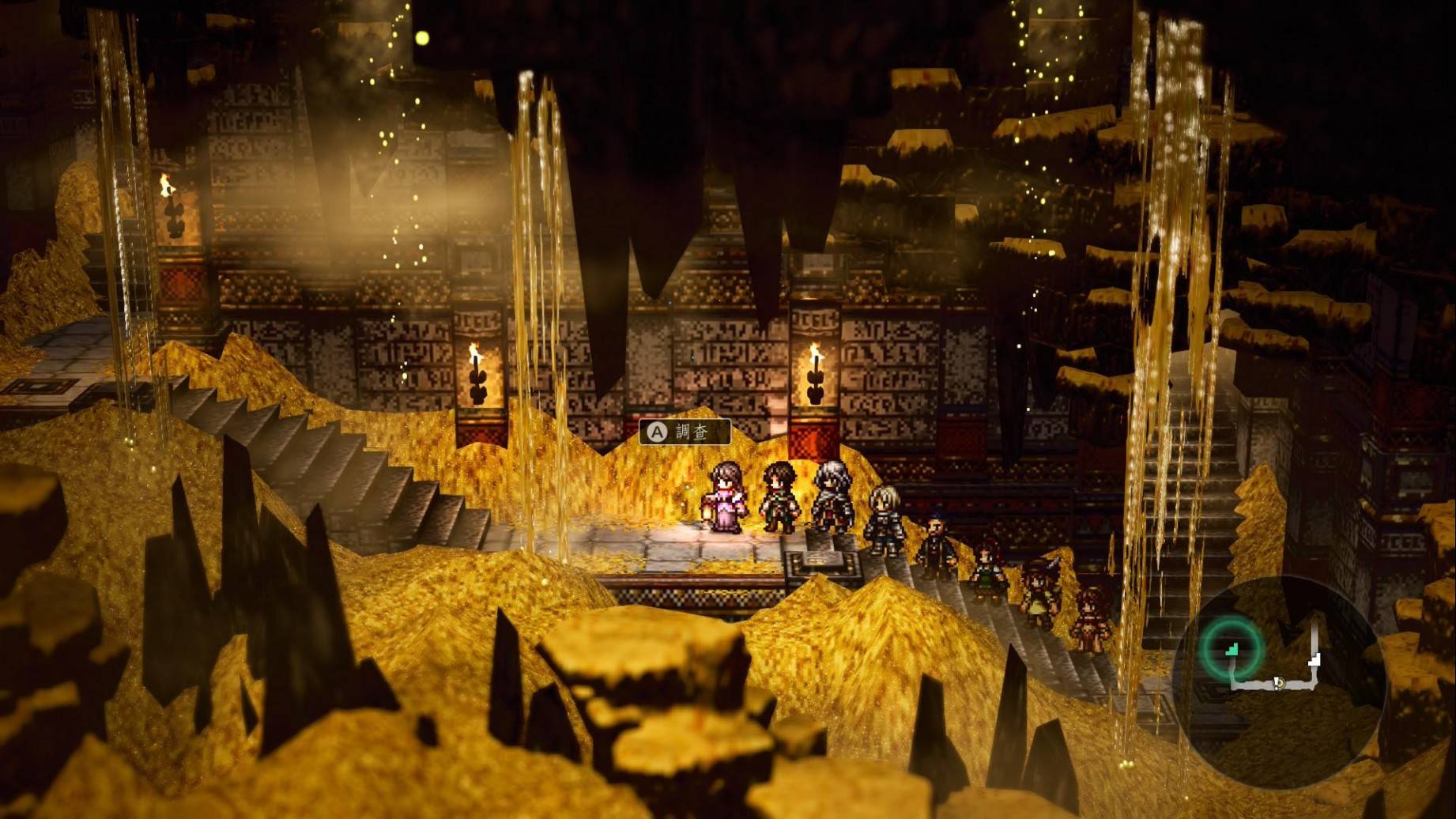Viewport: 1456px width, 819px height.
Task: Select the green stairs marker on minimap
Action: coord(1232,649)
